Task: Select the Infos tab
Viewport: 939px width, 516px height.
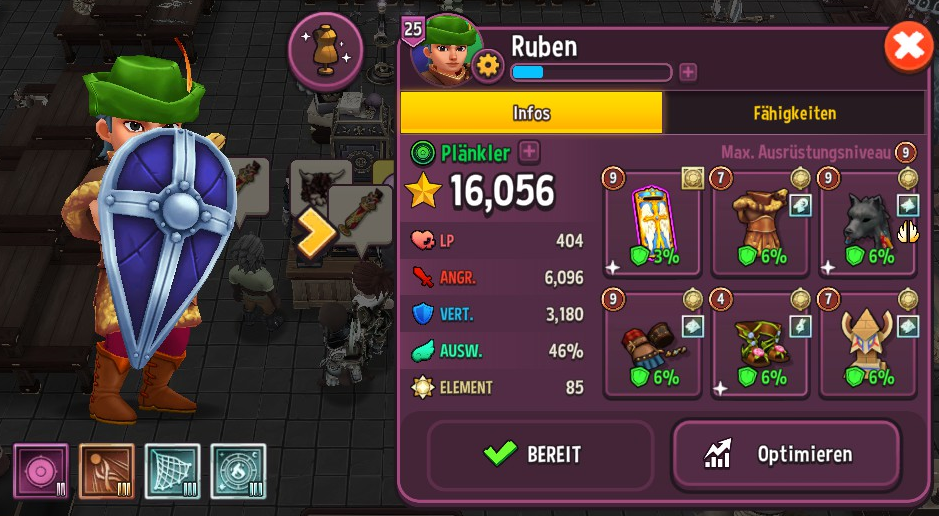Action: tap(531, 113)
